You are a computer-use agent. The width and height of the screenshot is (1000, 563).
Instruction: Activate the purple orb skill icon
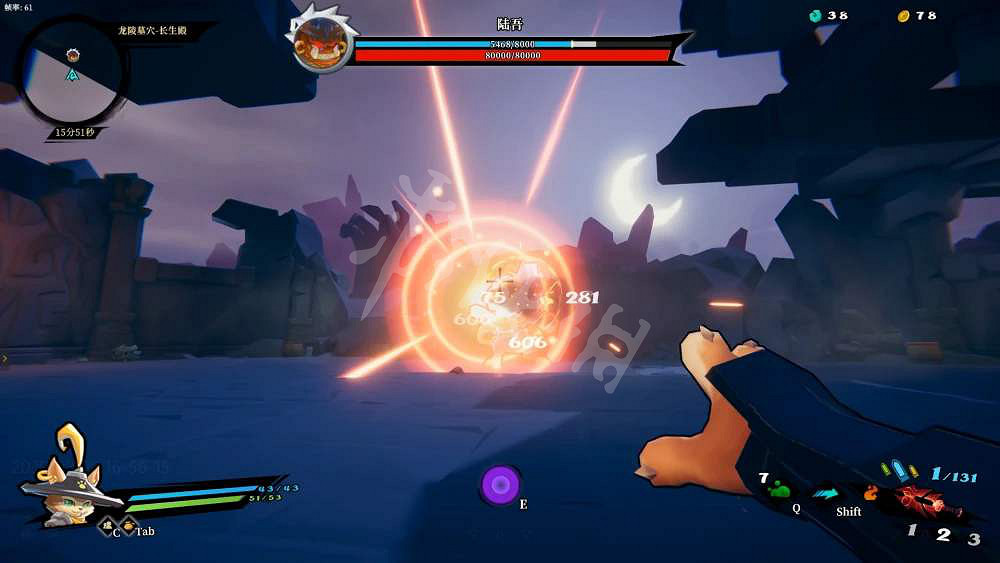coord(501,485)
